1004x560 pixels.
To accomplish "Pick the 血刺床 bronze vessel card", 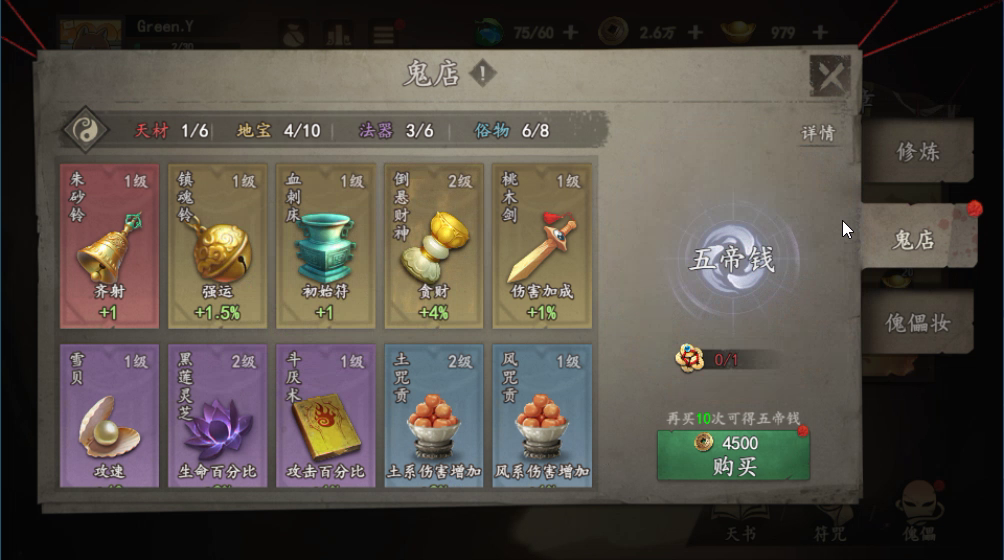I will pyautogui.click(x=325, y=246).
